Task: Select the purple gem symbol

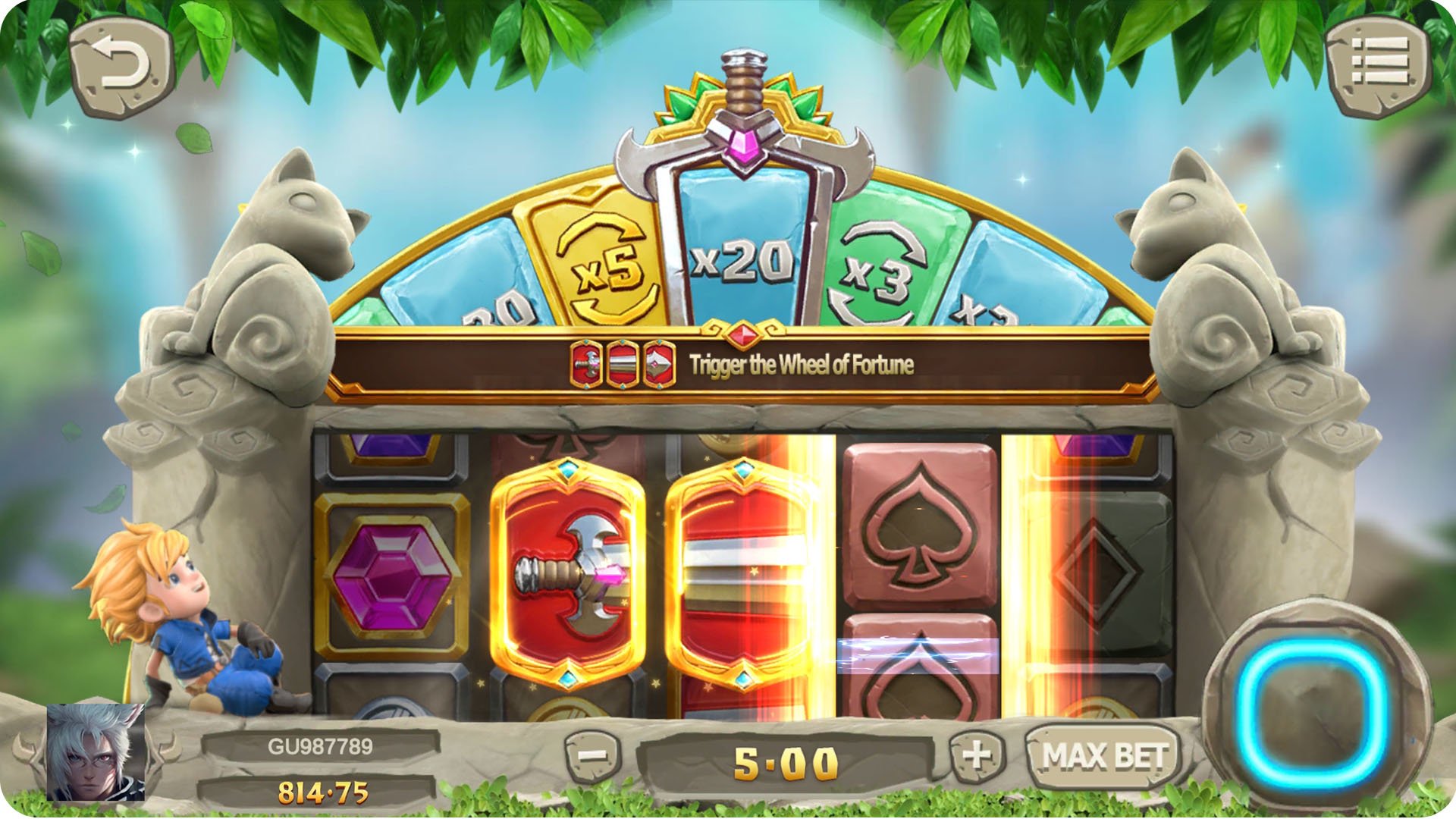Action: pos(394,576)
